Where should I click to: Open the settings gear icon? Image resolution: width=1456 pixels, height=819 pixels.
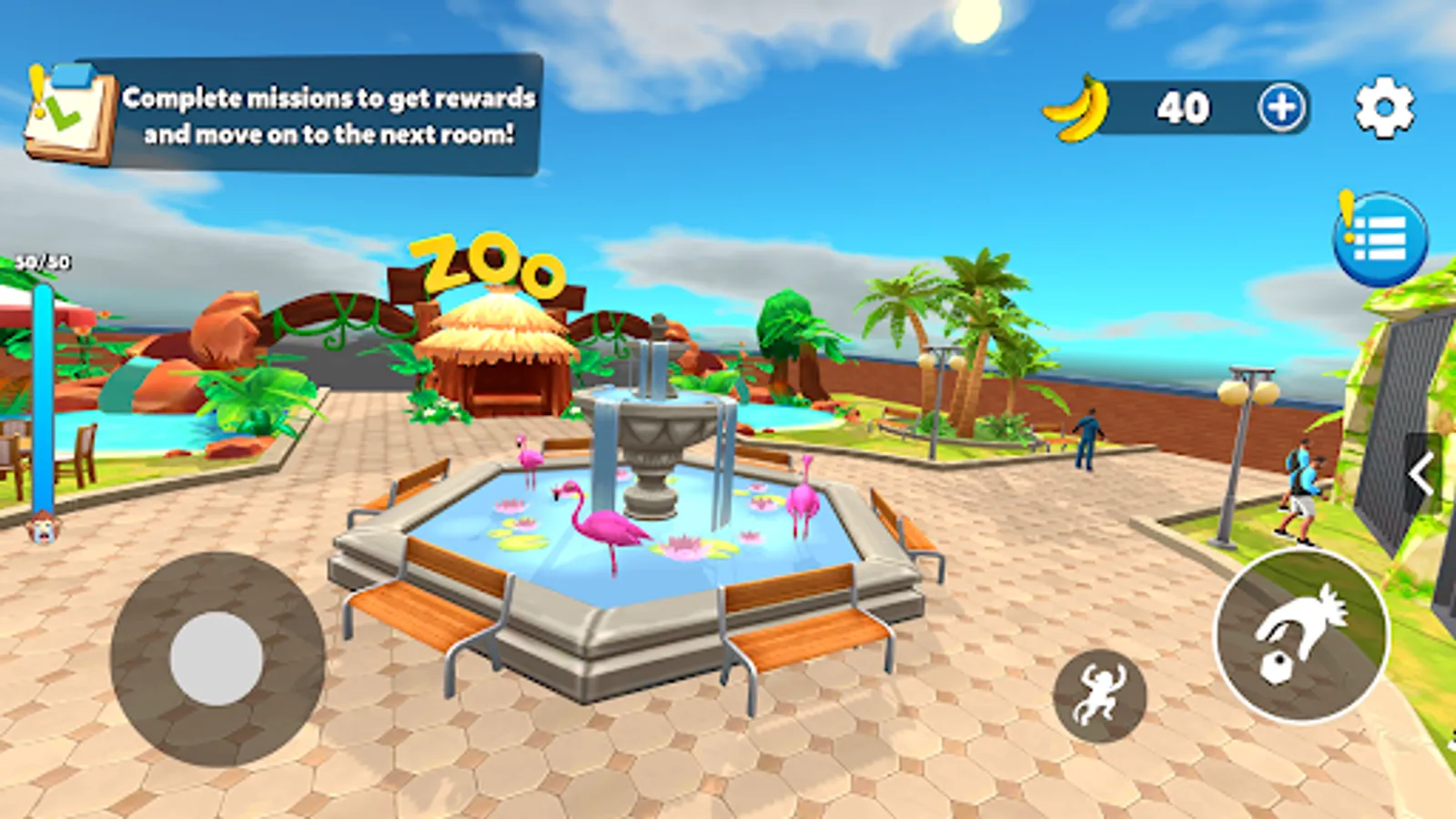pyautogui.click(x=1382, y=106)
